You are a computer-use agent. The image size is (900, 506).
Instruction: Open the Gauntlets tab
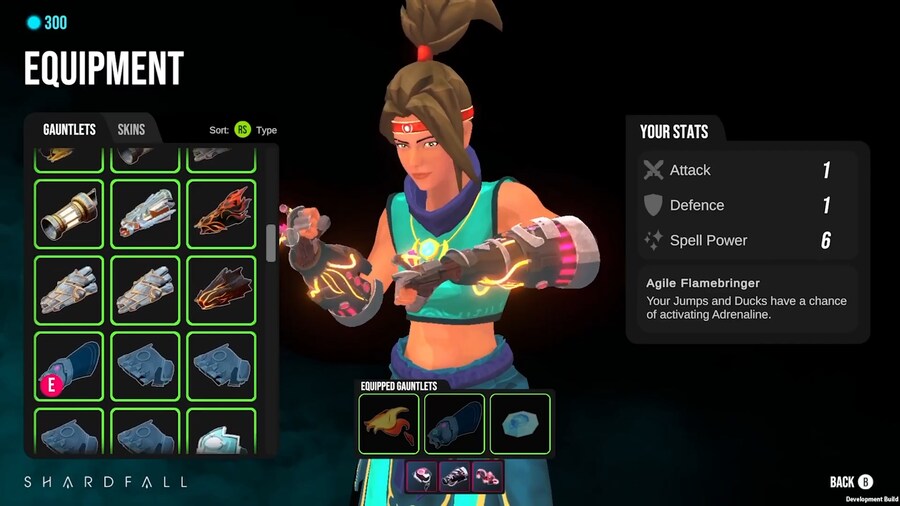click(69, 129)
